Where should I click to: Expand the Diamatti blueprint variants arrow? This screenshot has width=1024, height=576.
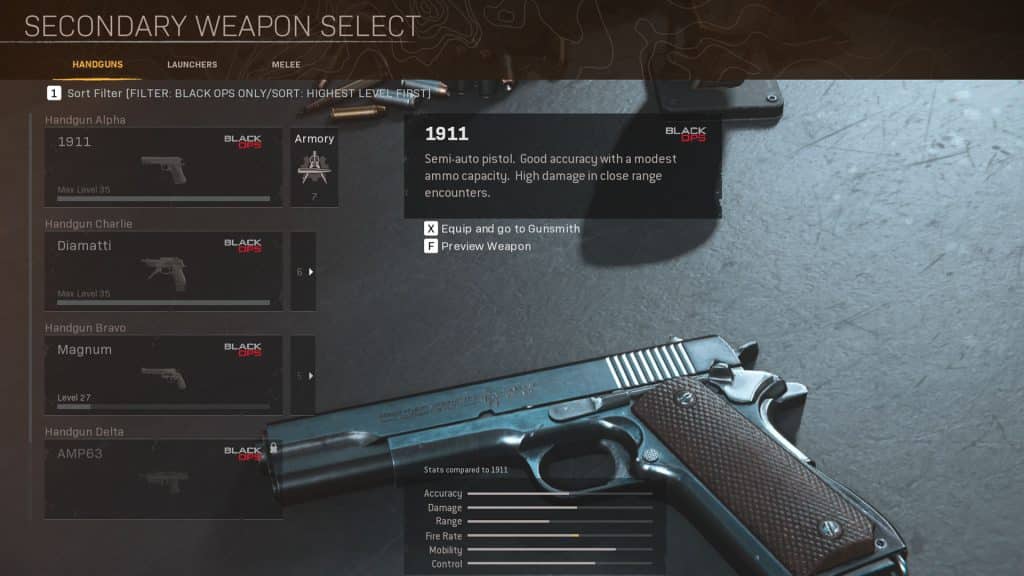304,271
